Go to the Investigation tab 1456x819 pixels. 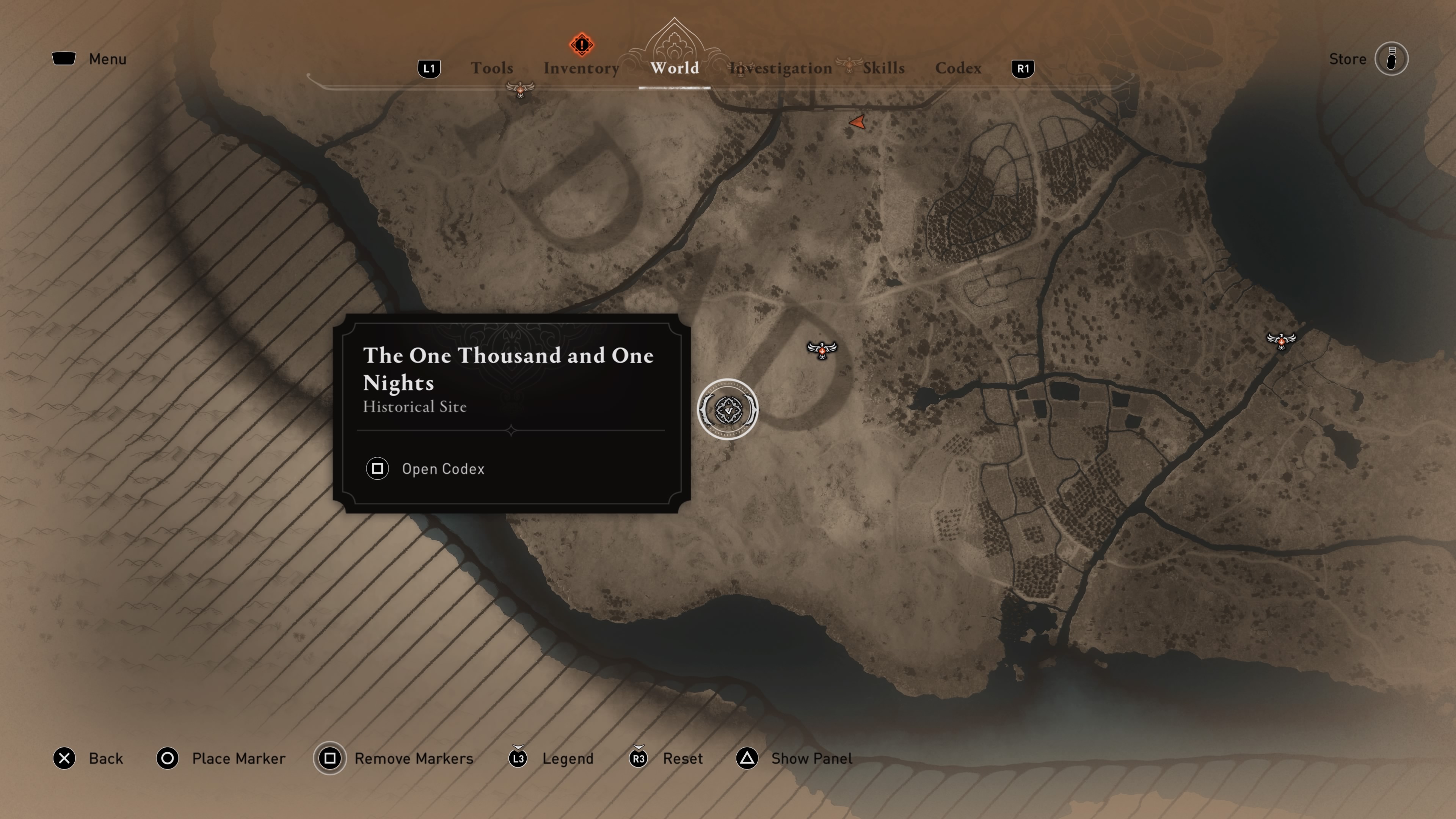point(781,68)
